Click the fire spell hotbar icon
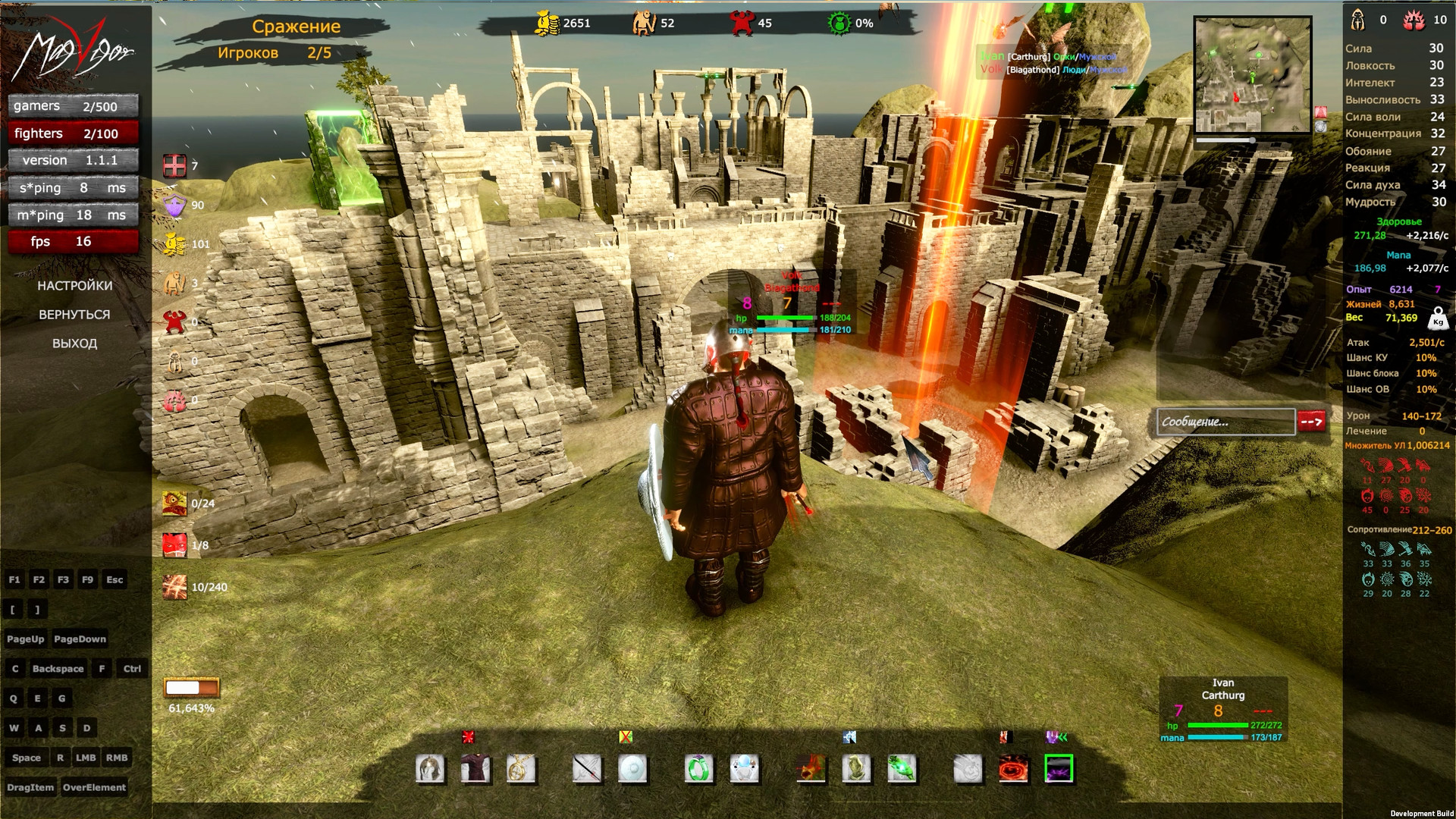 point(812,768)
